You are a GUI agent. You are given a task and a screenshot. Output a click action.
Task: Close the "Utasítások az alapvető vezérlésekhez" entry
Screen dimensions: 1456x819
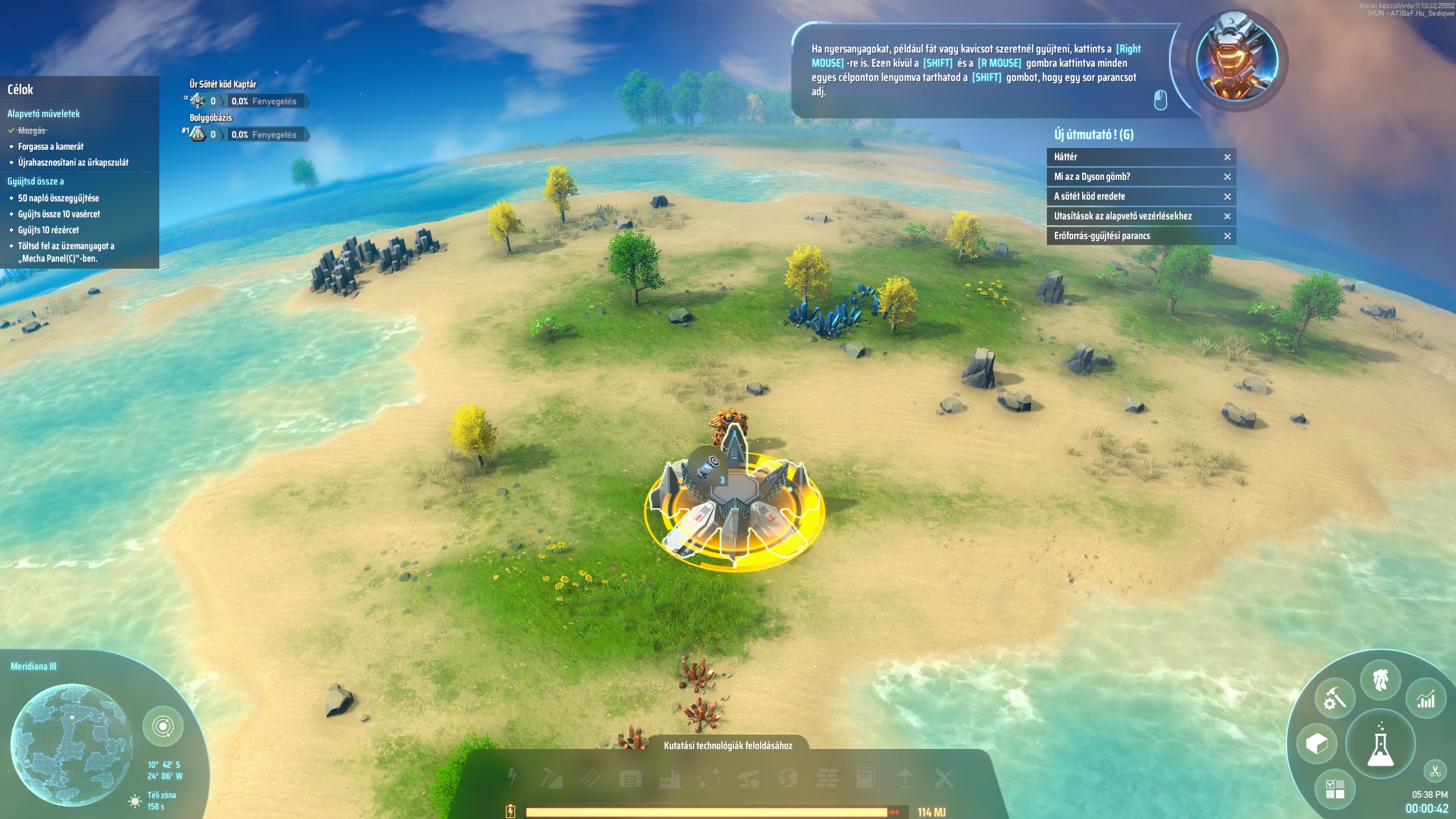tap(1227, 216)
